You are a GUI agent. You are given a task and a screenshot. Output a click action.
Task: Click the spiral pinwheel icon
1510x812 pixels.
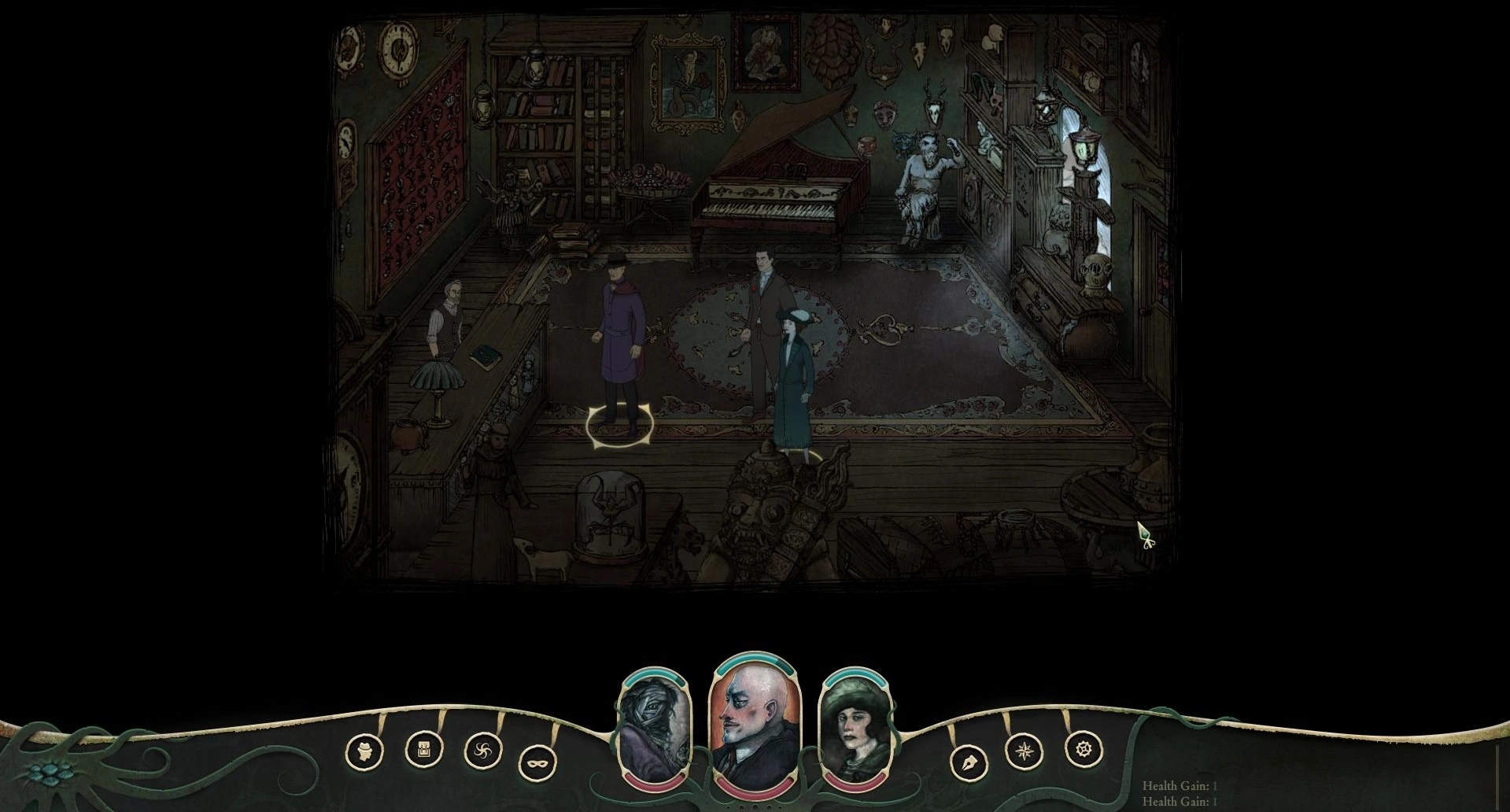coord(483,751)
